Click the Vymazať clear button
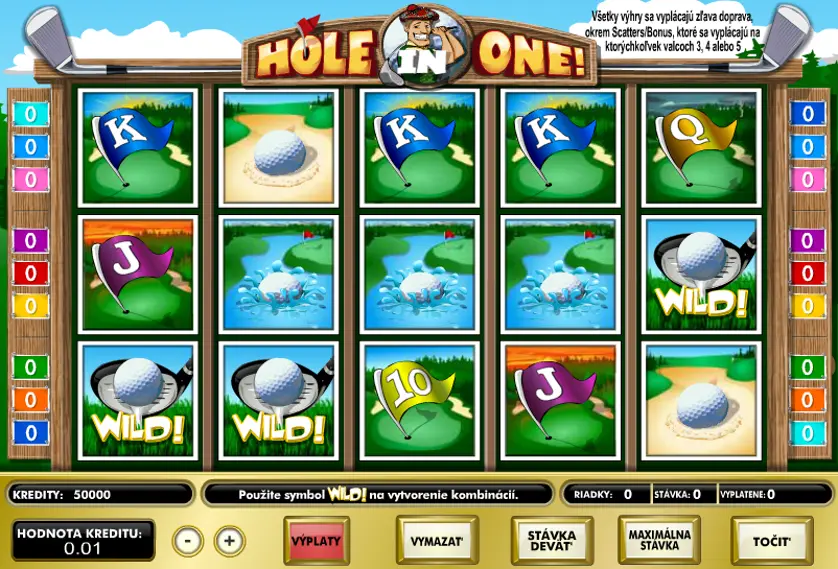The image size is (838, 569). coord(437,541)
